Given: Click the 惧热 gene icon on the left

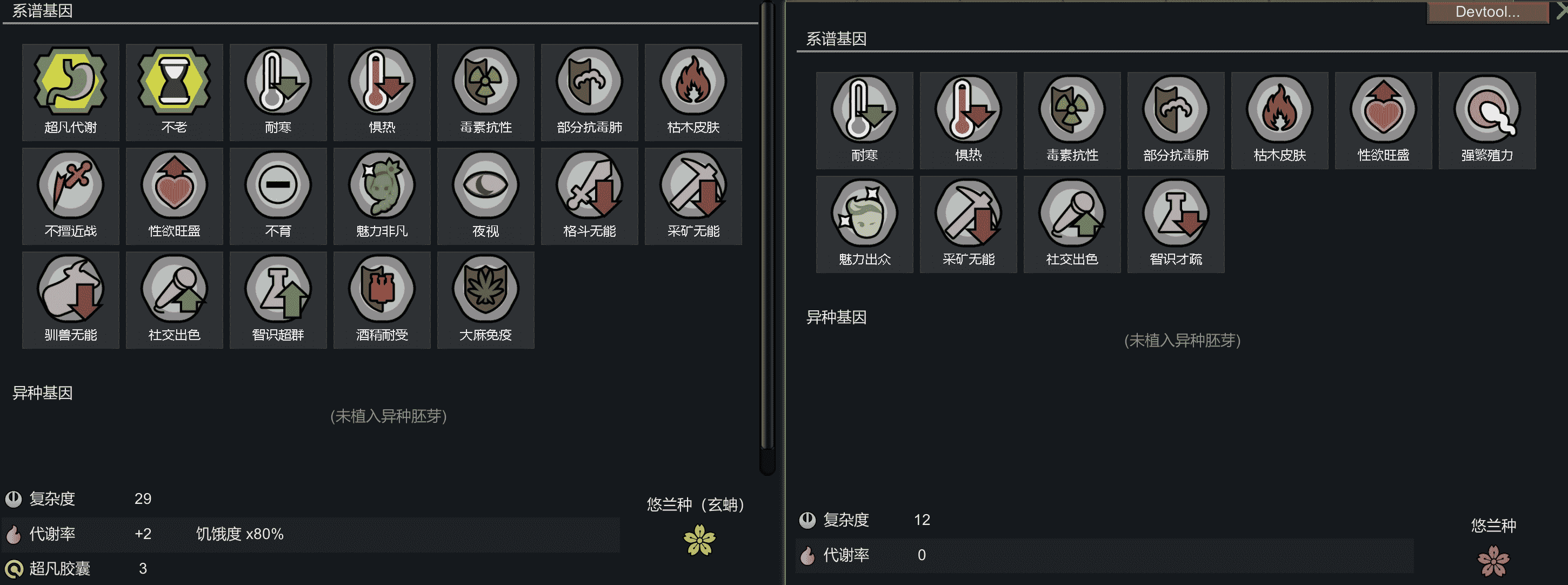Looking at the screenshot, I should 382,91.
